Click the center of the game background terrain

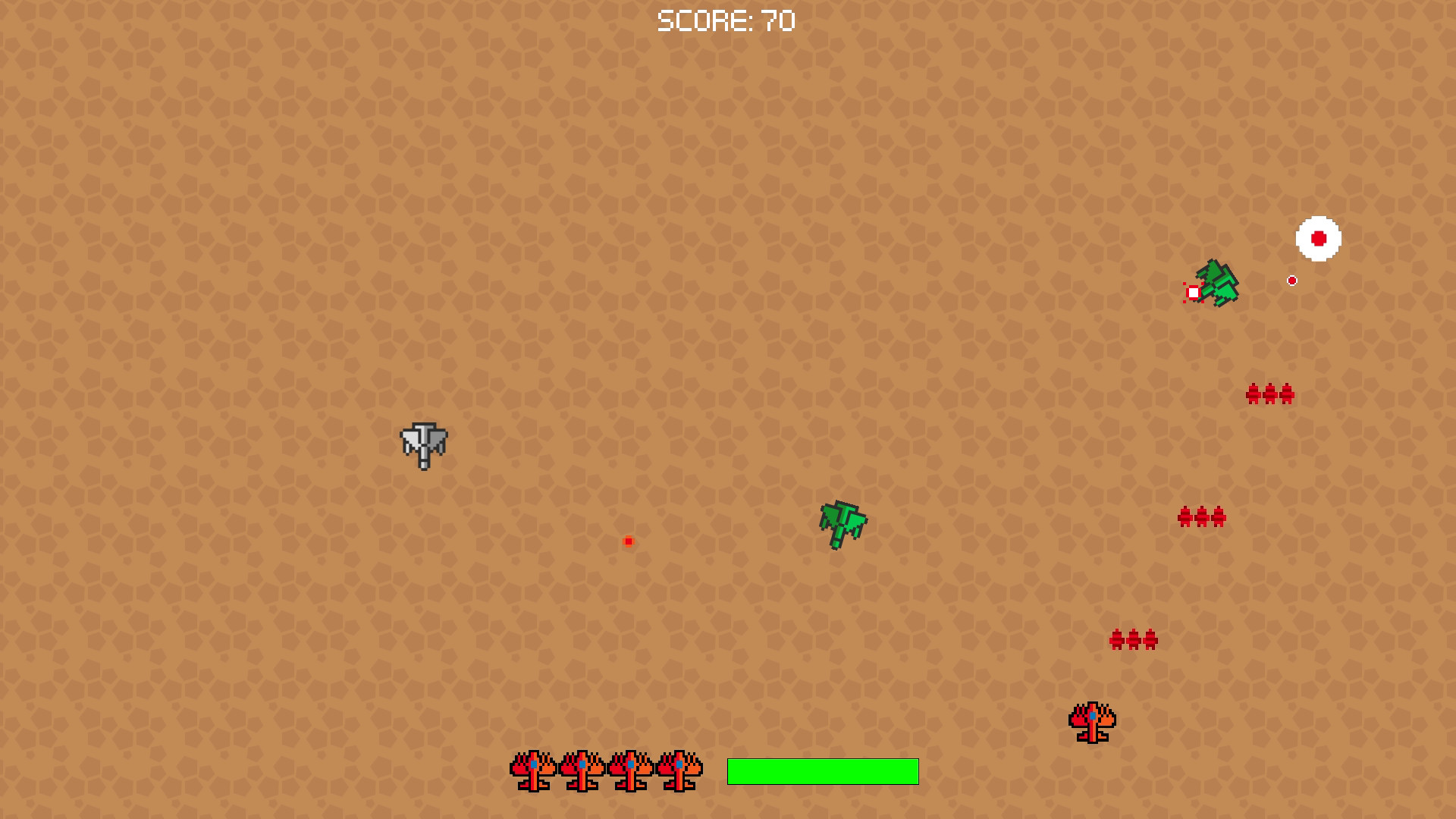coord(728,409)
